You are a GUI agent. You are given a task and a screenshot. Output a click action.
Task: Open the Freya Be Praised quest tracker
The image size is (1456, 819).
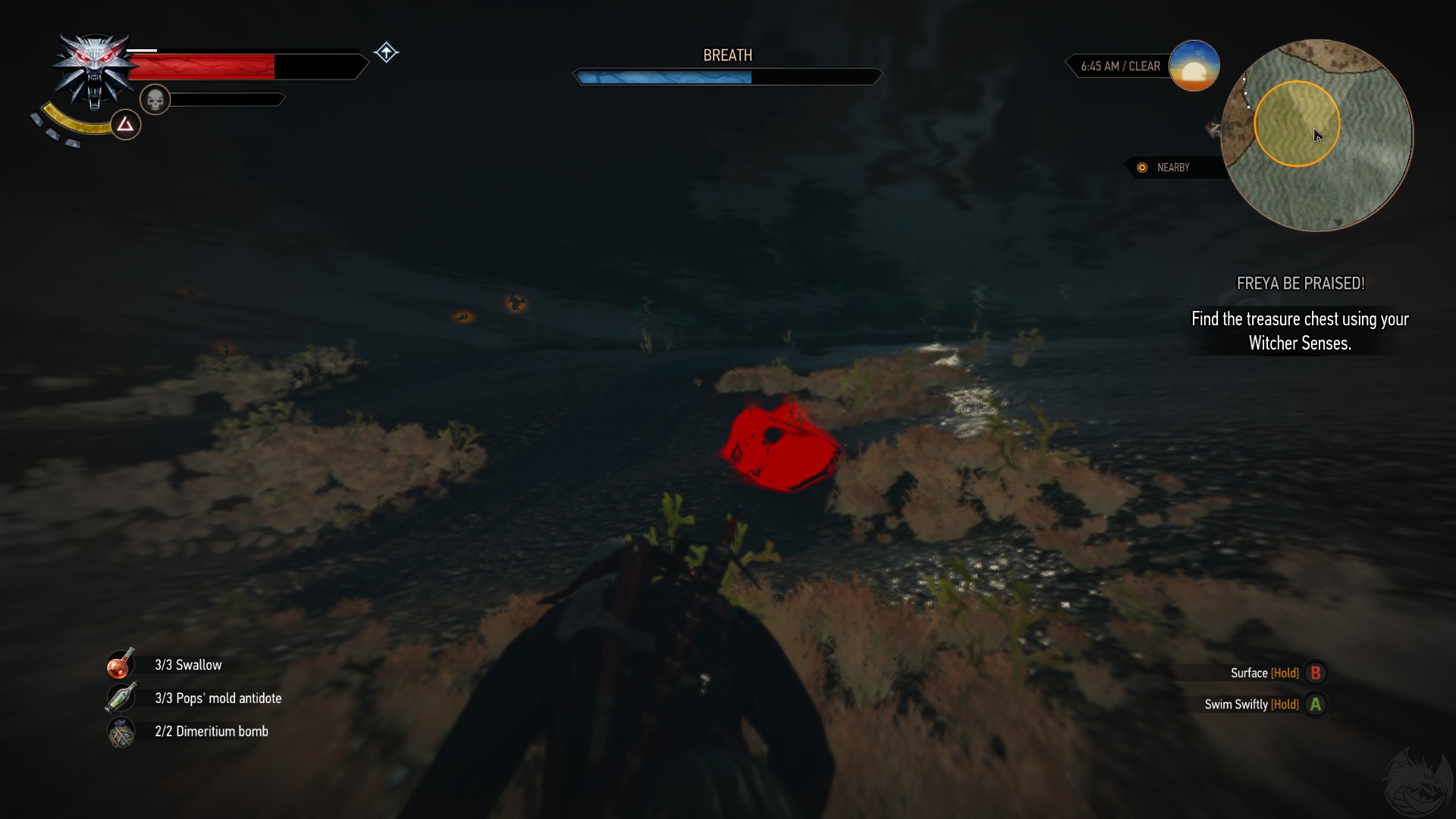tap(1300, 284)
